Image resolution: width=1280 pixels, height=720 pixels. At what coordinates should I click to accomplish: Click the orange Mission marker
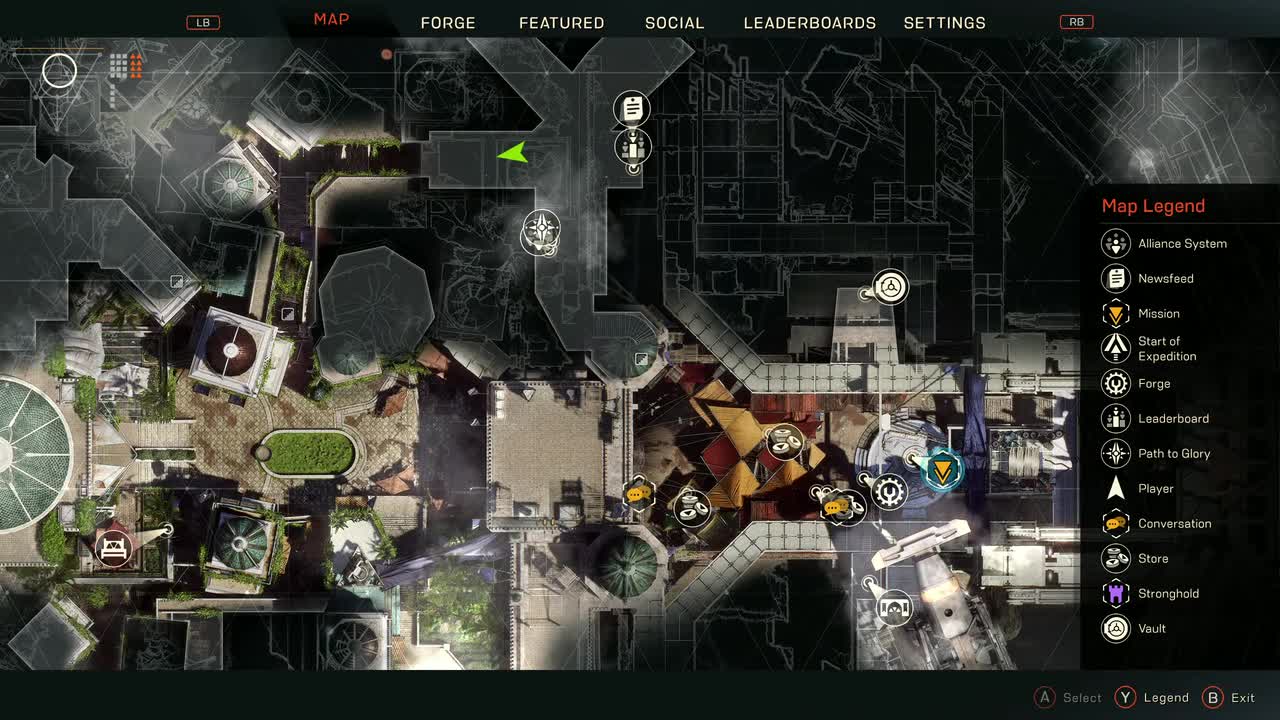pos(941,468)
